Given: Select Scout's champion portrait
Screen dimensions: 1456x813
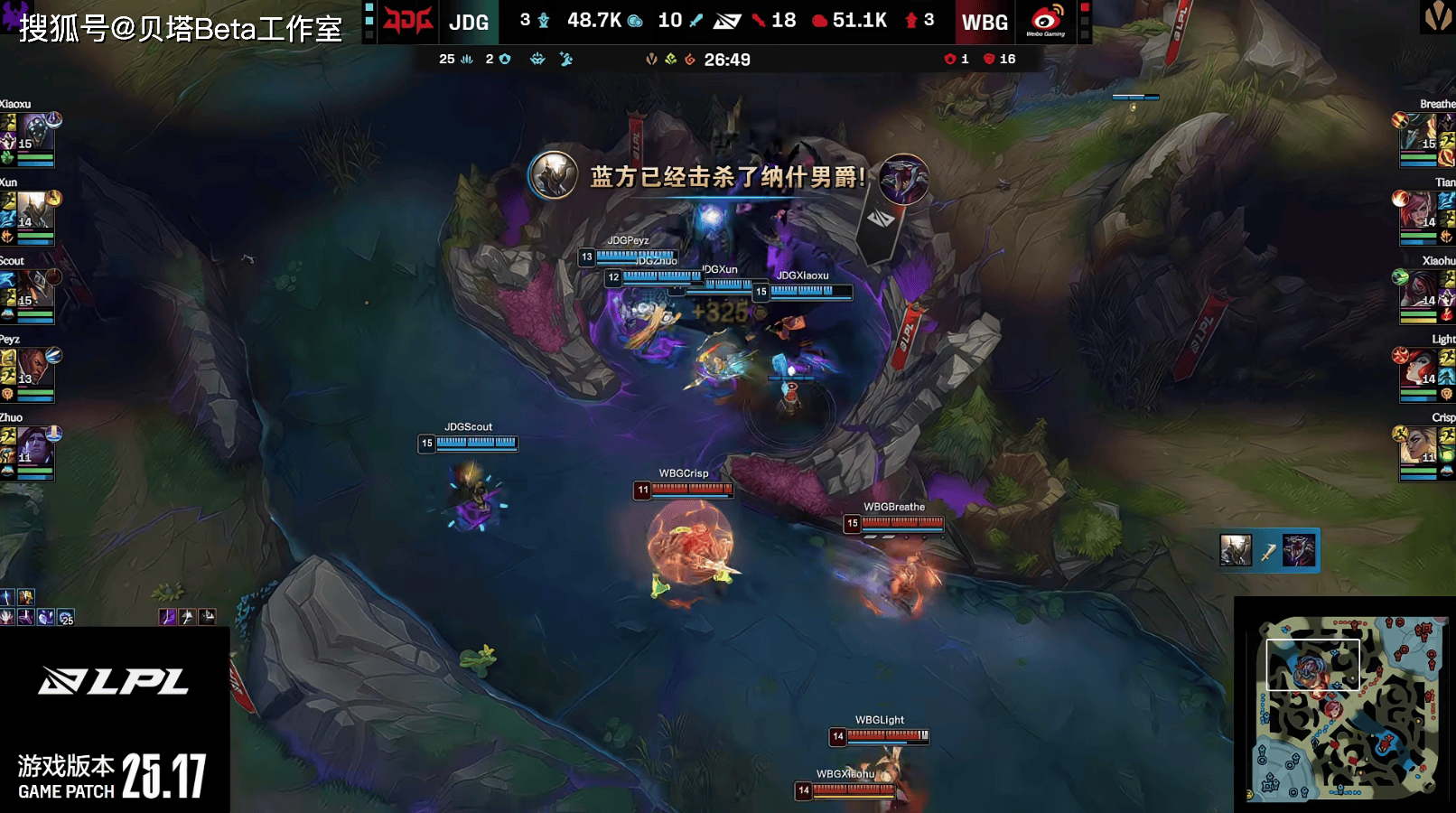Looking at the screenshot, I should point(34,290).
